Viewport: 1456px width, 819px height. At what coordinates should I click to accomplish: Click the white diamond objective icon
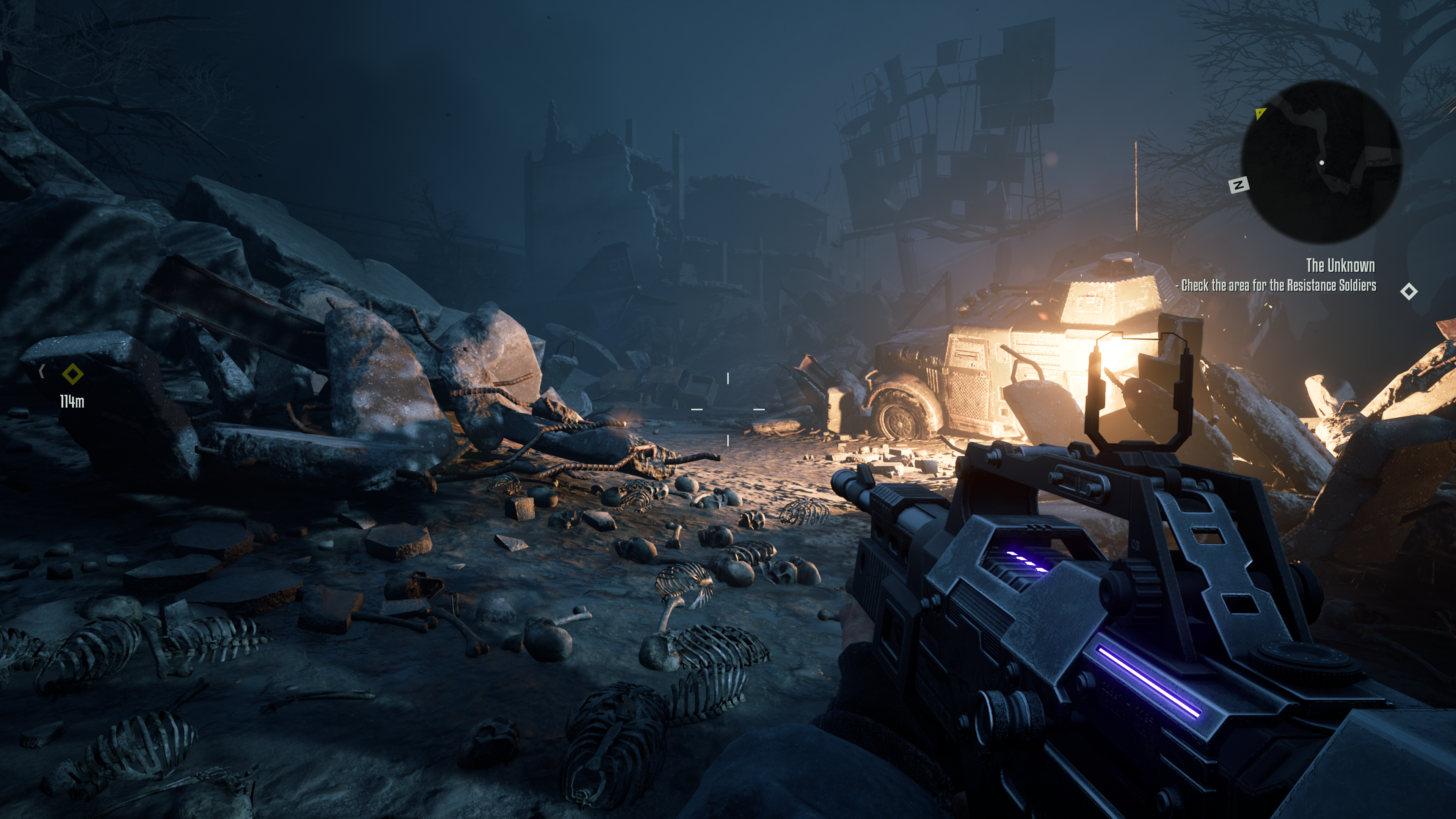point(1409,292)
